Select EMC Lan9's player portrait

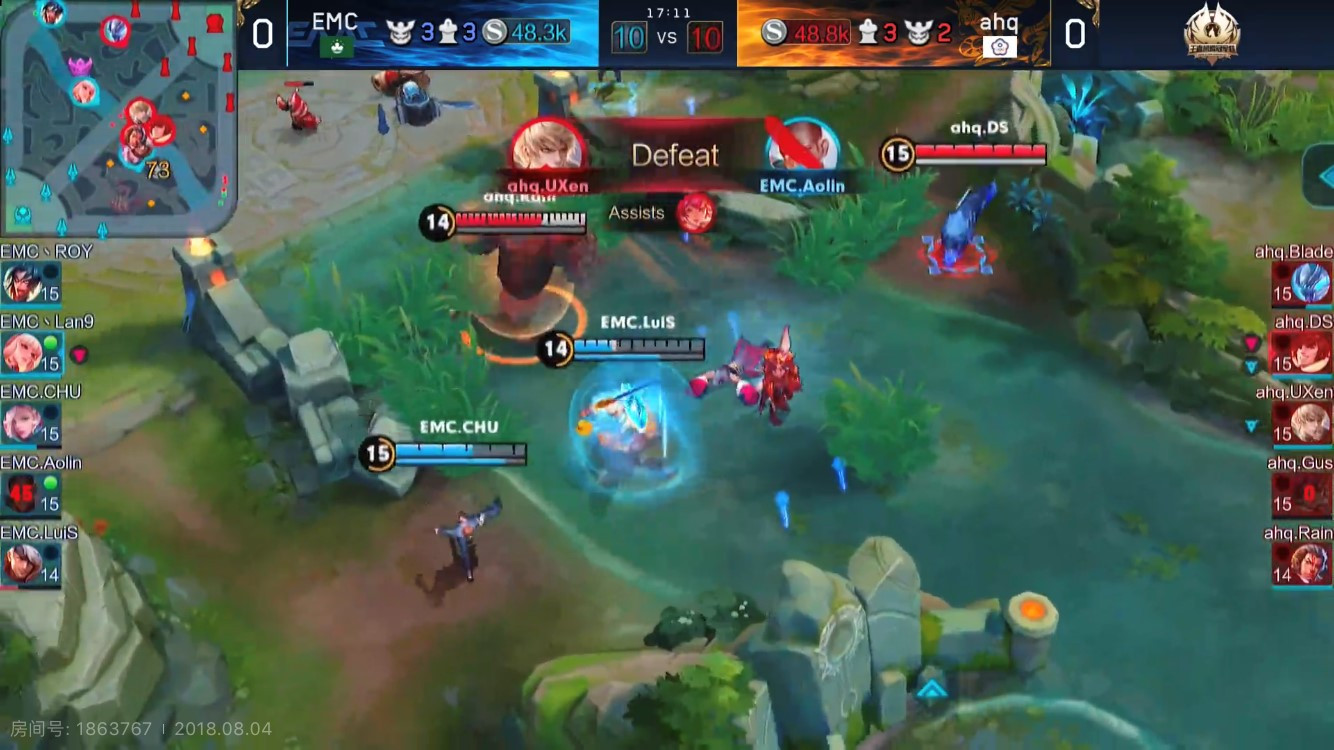click(22, 352)
